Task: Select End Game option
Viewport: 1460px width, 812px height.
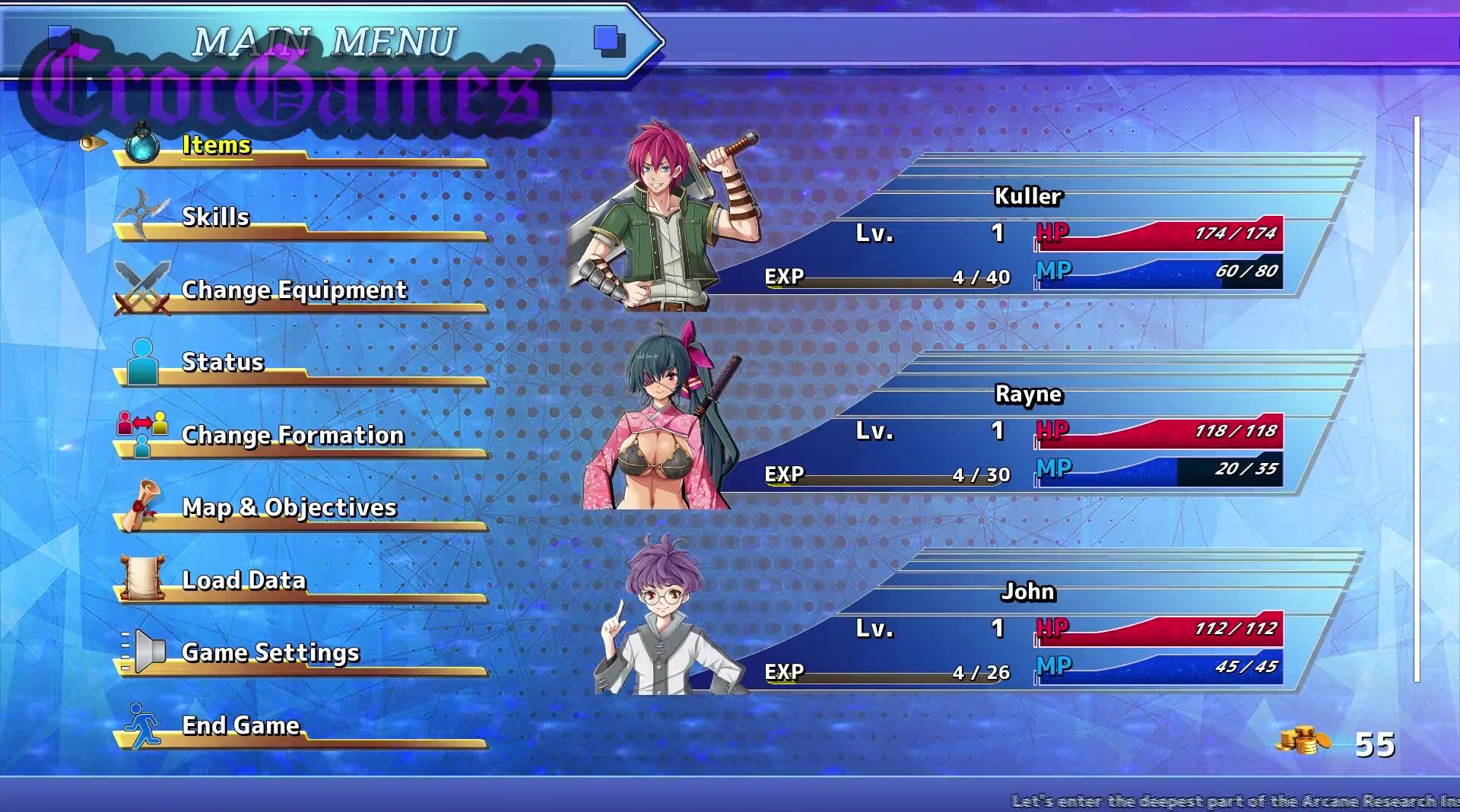Action: [241, 725]
